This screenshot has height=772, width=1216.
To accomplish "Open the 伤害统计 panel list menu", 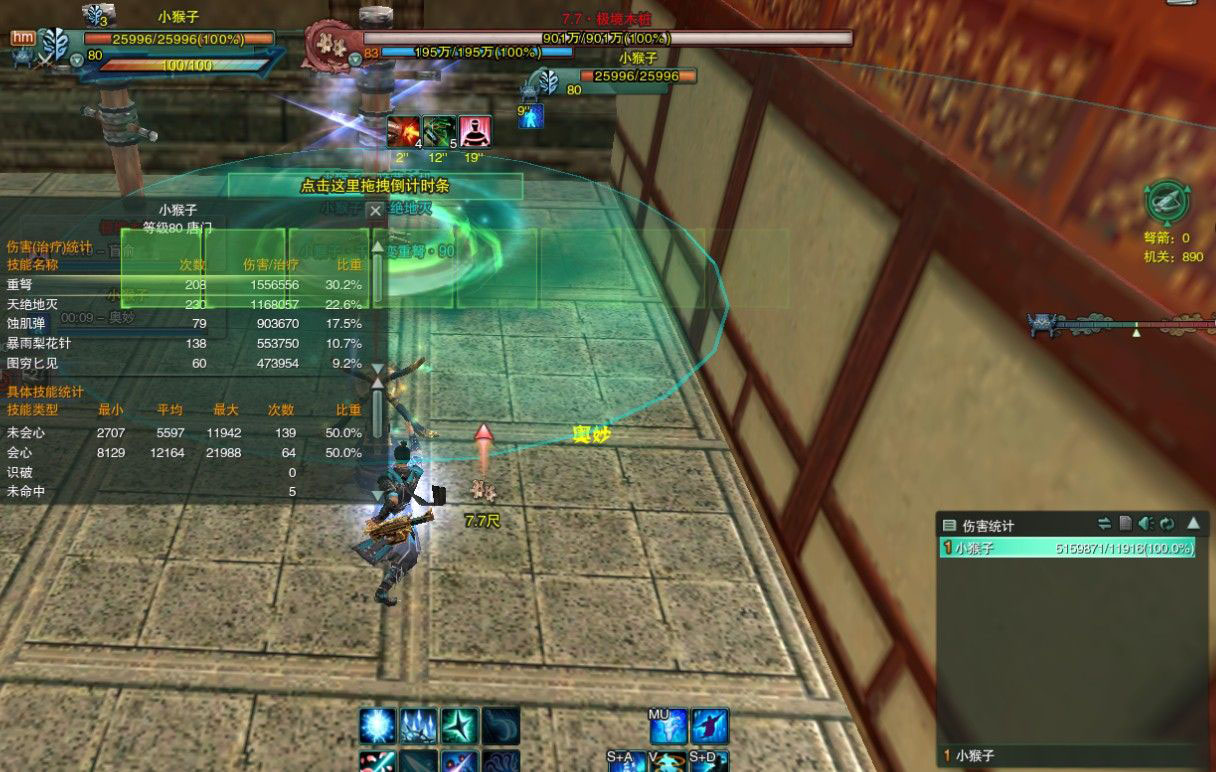I will click(x=949, y=524).
